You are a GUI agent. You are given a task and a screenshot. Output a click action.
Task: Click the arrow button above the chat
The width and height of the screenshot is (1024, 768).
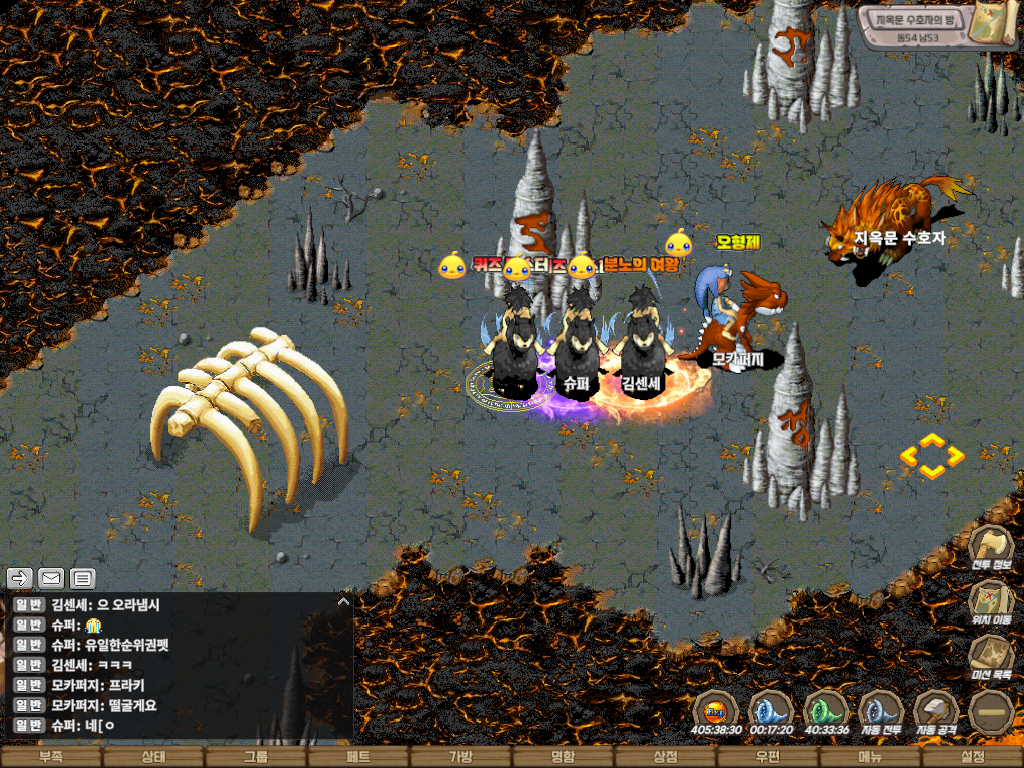(19, 578)
